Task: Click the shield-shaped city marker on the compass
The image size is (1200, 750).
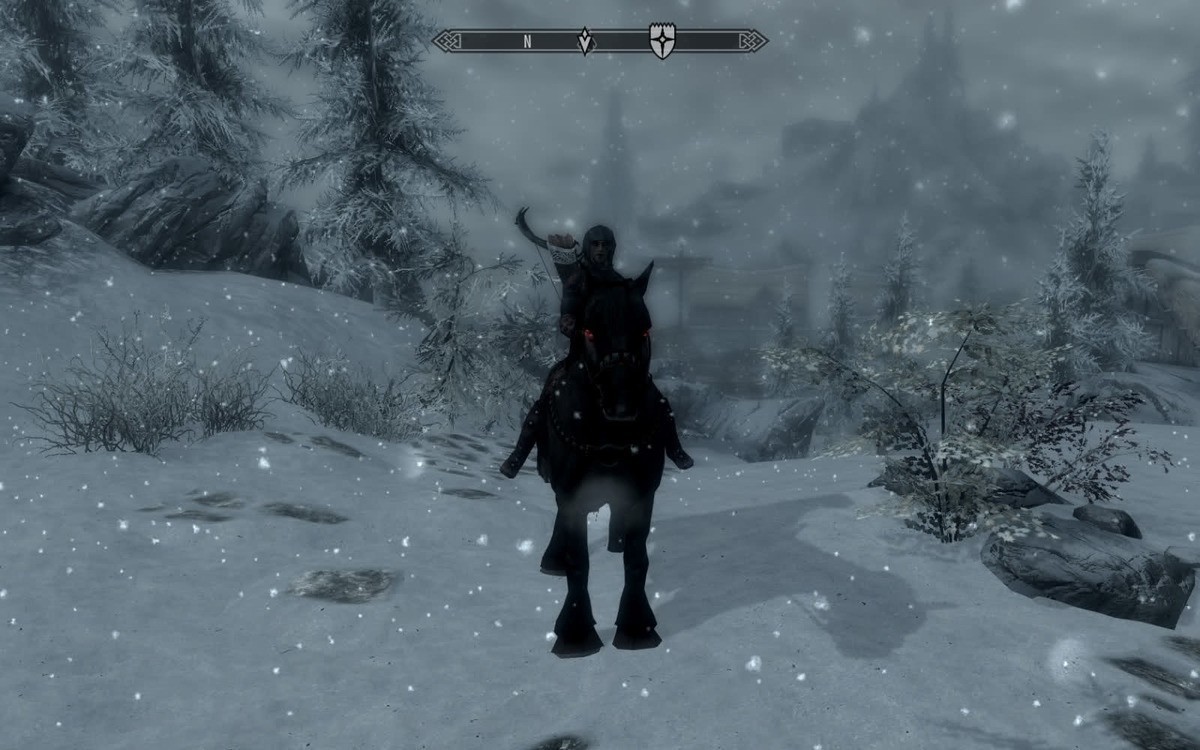Action: tap(661, 41)
